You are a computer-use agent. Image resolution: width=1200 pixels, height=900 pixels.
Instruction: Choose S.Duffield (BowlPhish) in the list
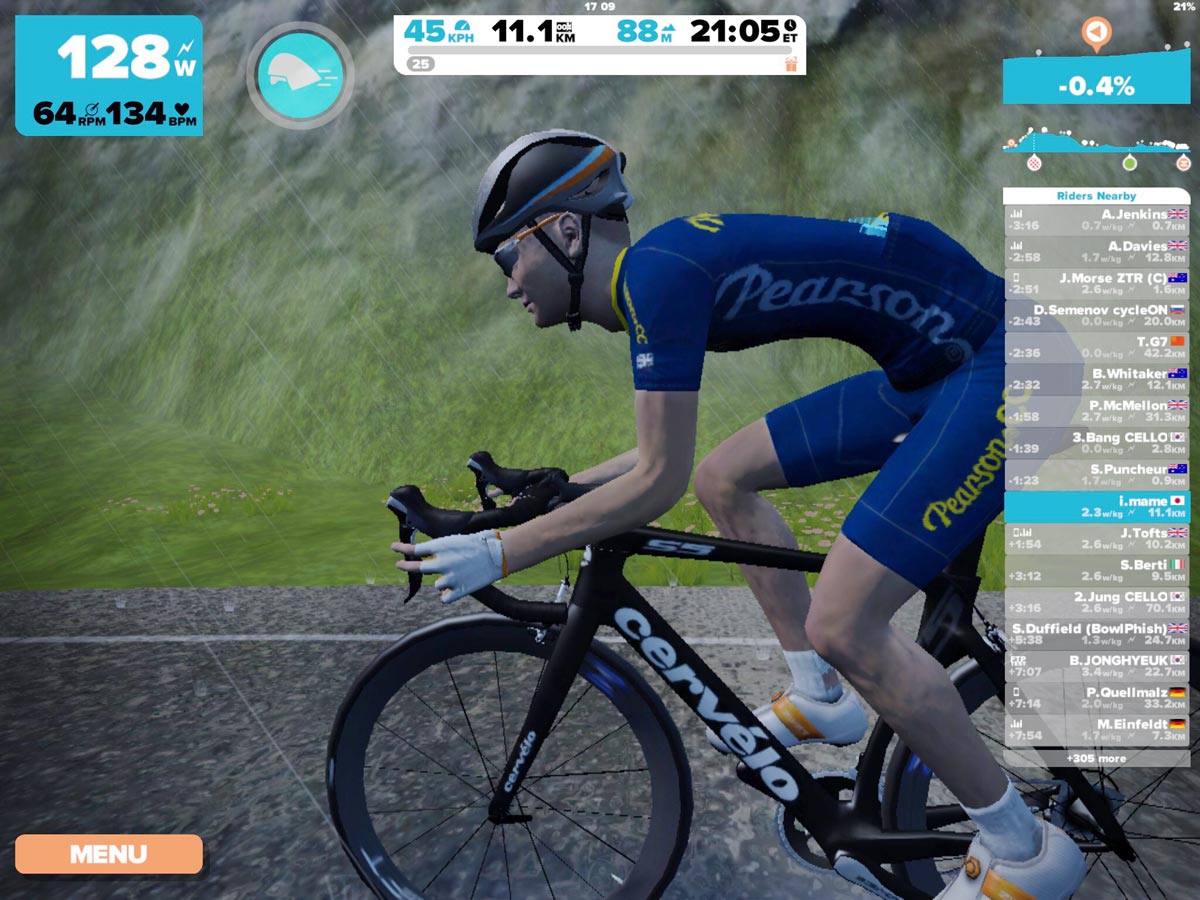(1096, 634)
